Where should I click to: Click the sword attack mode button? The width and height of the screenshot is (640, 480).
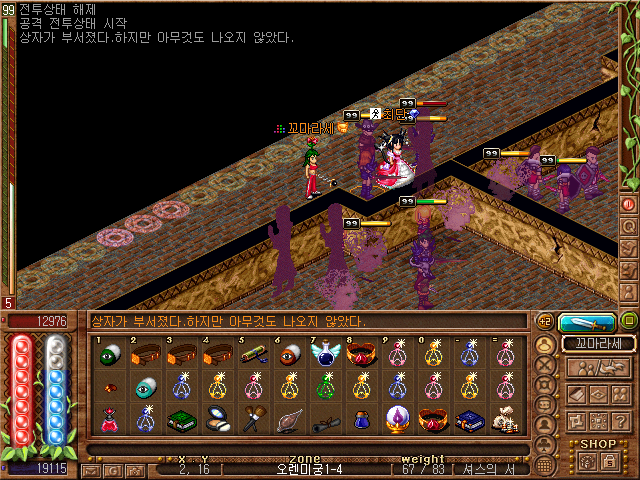pyautogui.click(x=587, y=322)
